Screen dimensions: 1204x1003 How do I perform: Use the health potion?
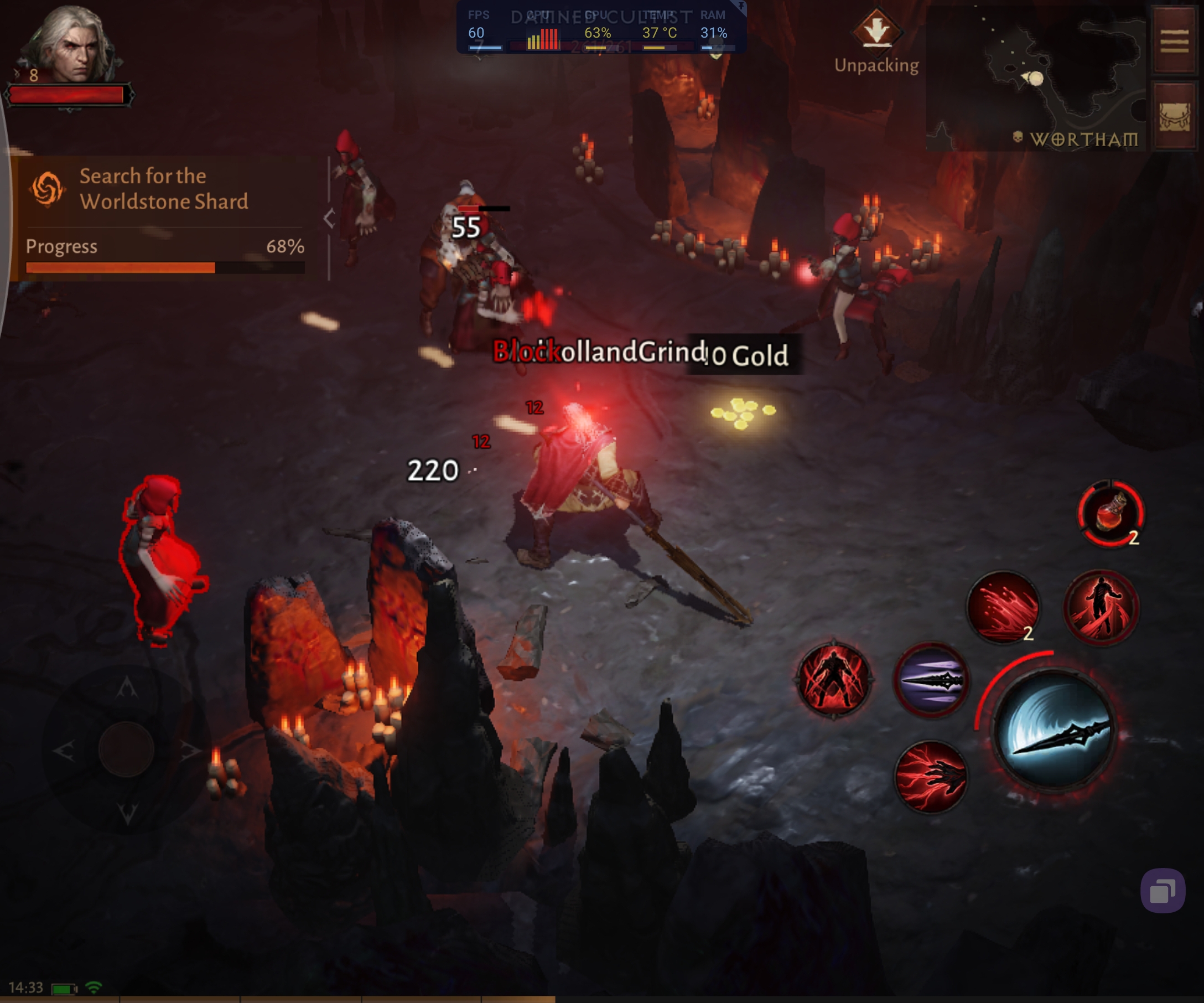coord(1110,513)
